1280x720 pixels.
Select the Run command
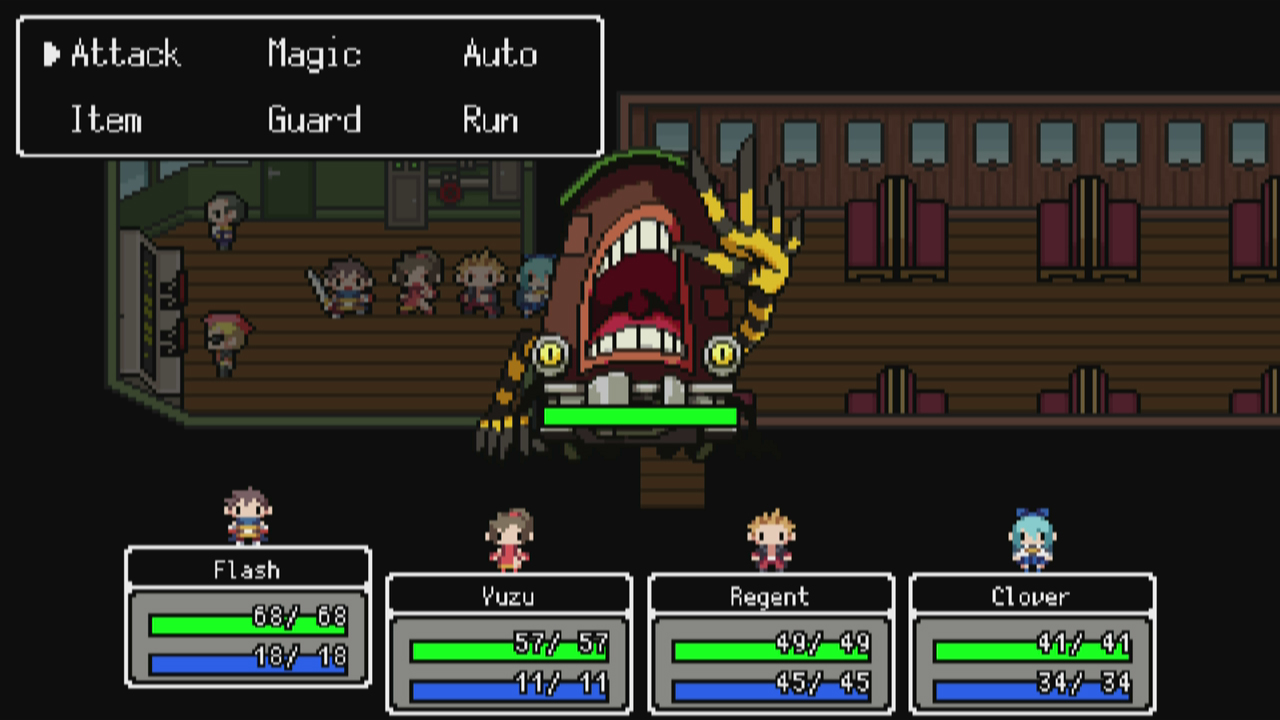[489, 121]
